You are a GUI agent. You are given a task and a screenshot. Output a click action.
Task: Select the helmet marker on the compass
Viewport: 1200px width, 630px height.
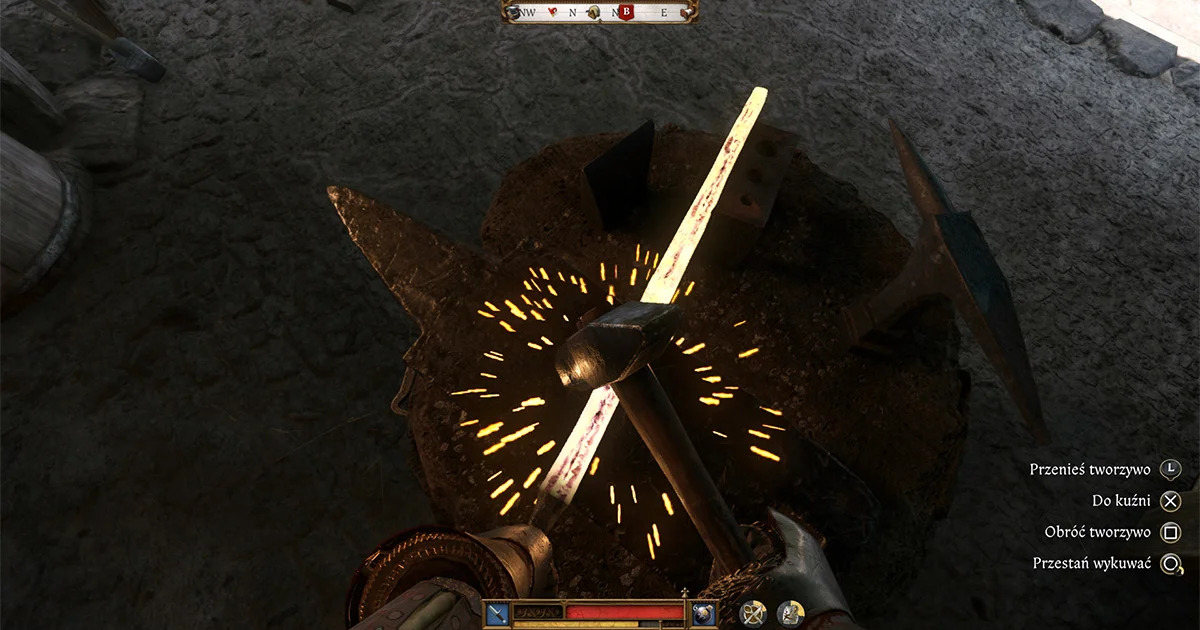[594, 13]
